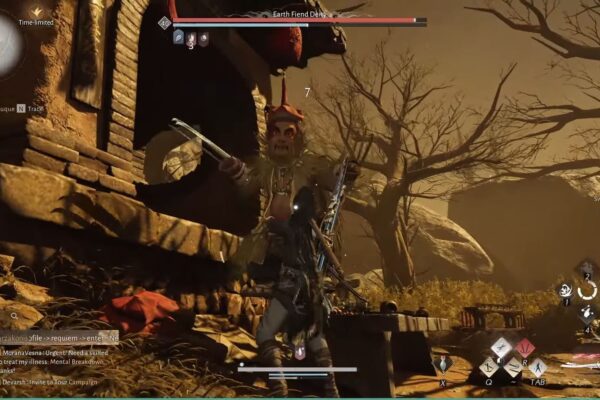Activate the middle white diamond skill
The height and width of the screenshot is (400, 600).
point(512,367)
